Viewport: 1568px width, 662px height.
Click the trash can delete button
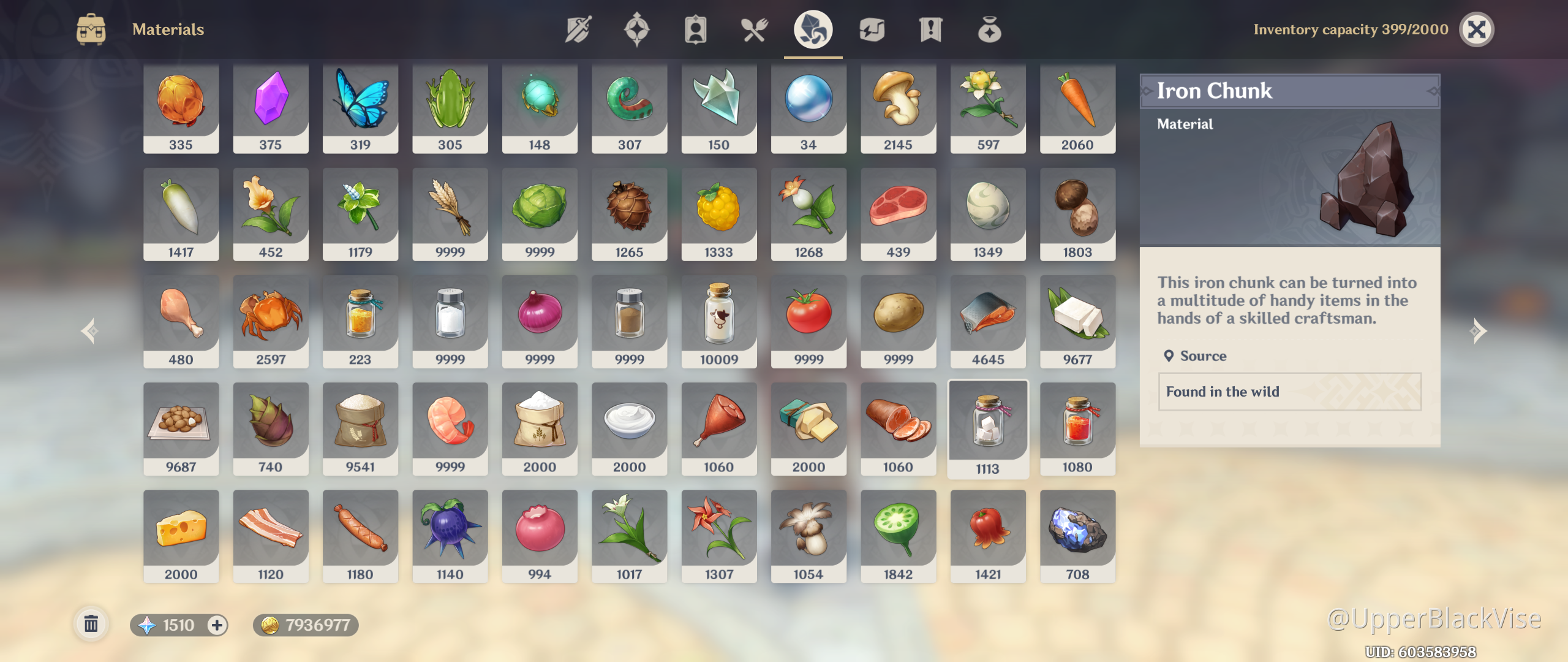point(91,625)
